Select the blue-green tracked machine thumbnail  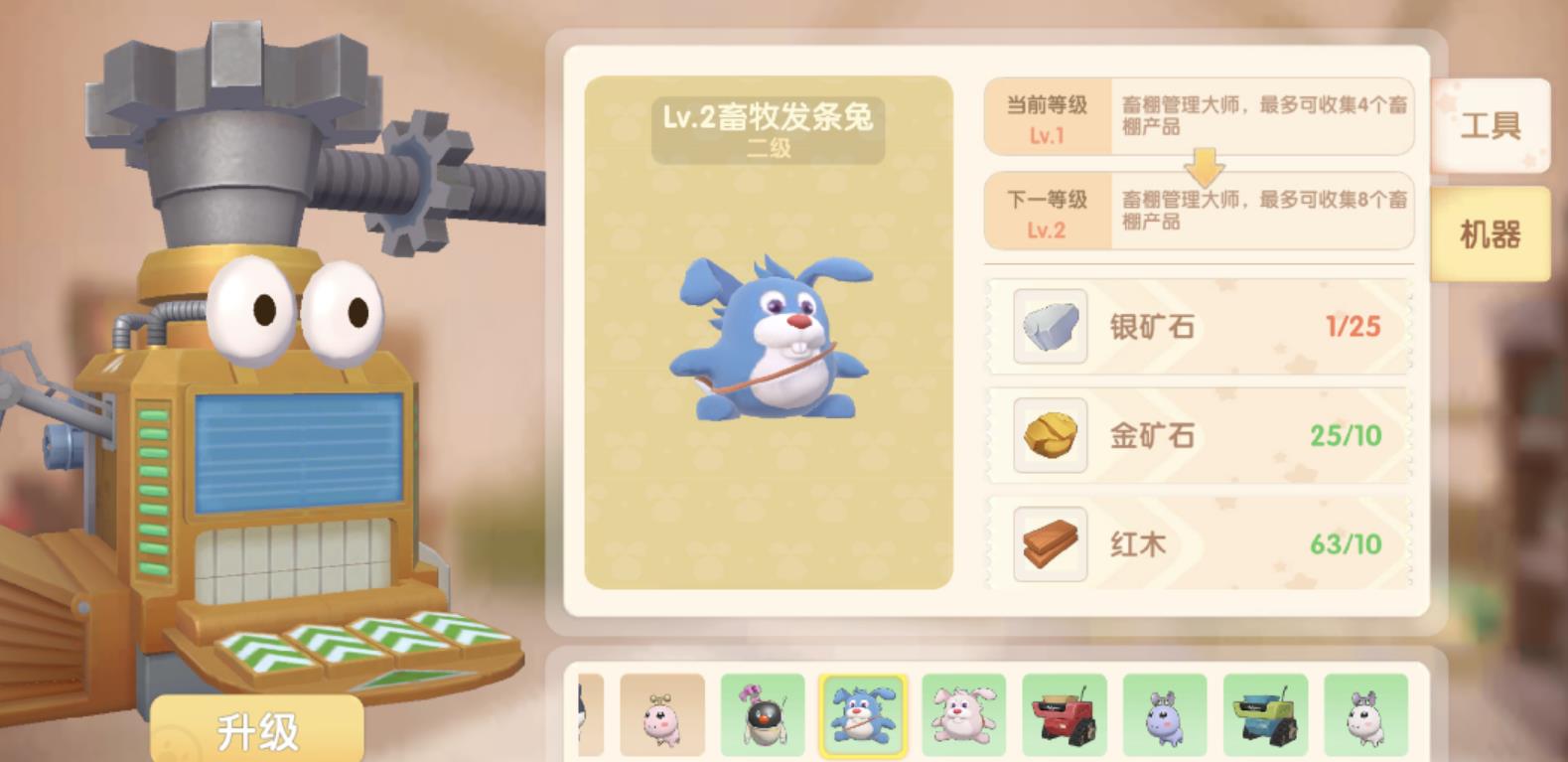click(x=1265, y=716)
